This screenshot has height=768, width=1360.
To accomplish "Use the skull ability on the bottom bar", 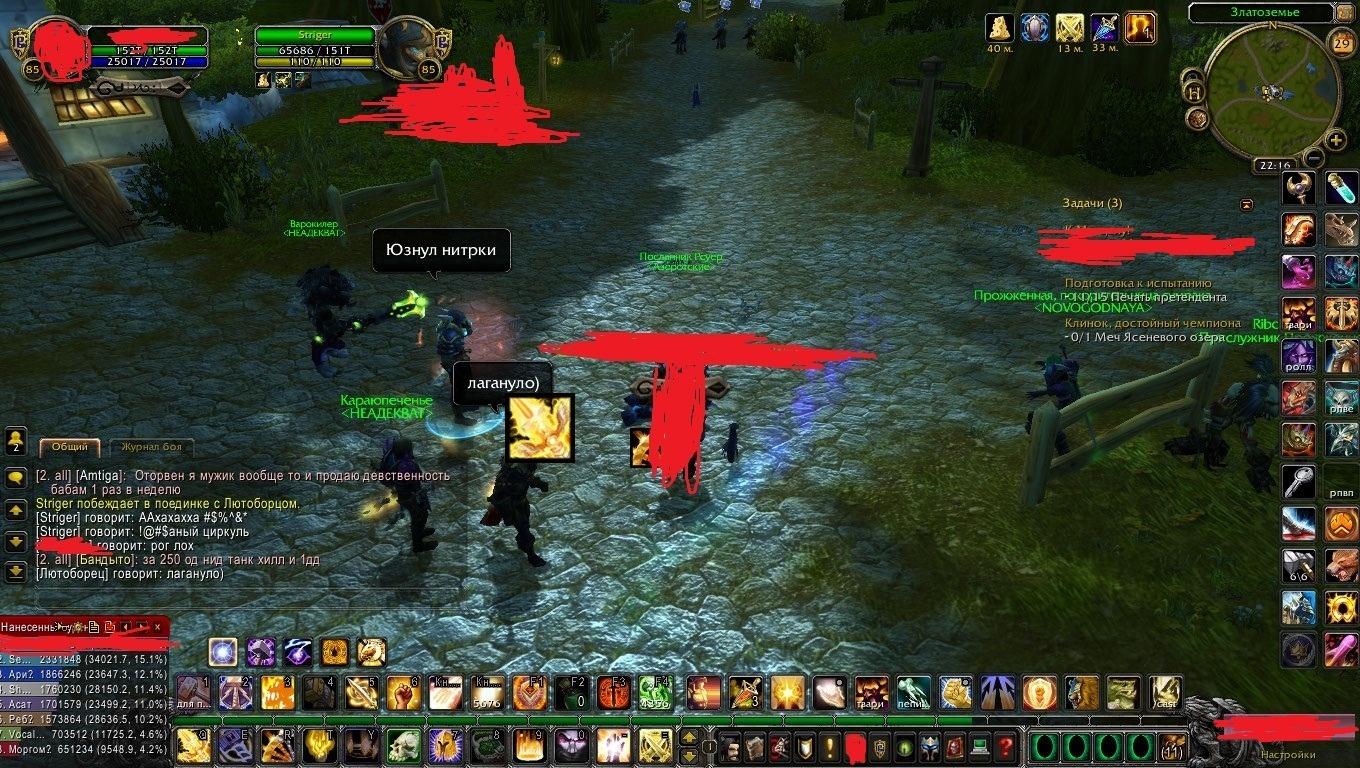I will tap(403, 746).
